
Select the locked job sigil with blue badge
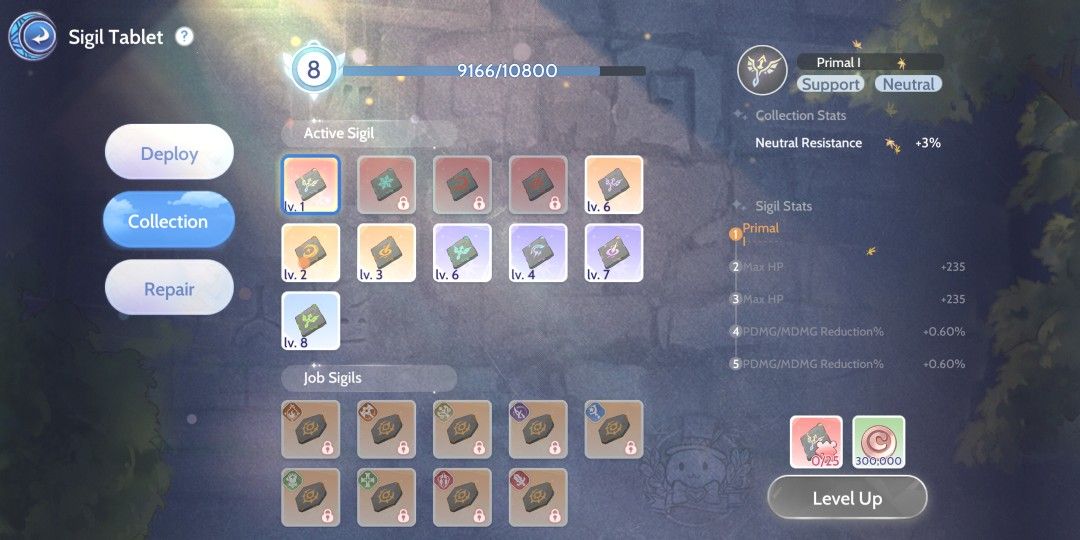tap(614, 429)
